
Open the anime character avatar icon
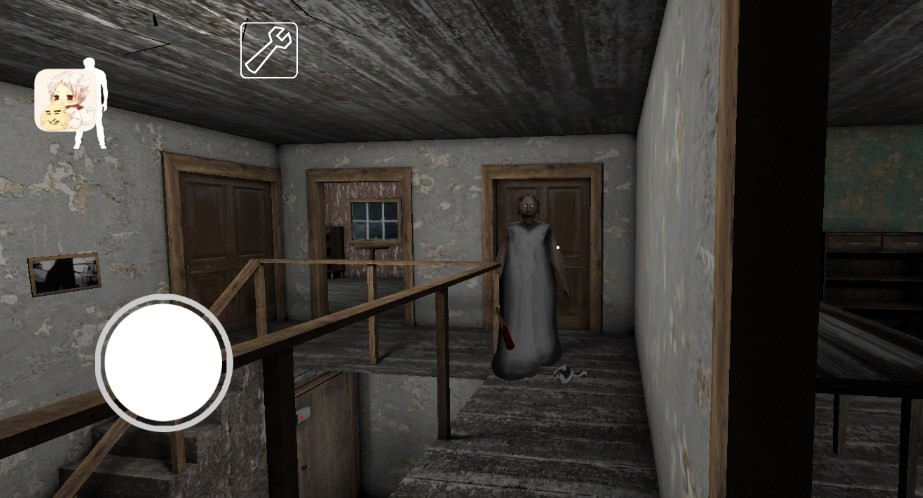(x=59, y=101)
